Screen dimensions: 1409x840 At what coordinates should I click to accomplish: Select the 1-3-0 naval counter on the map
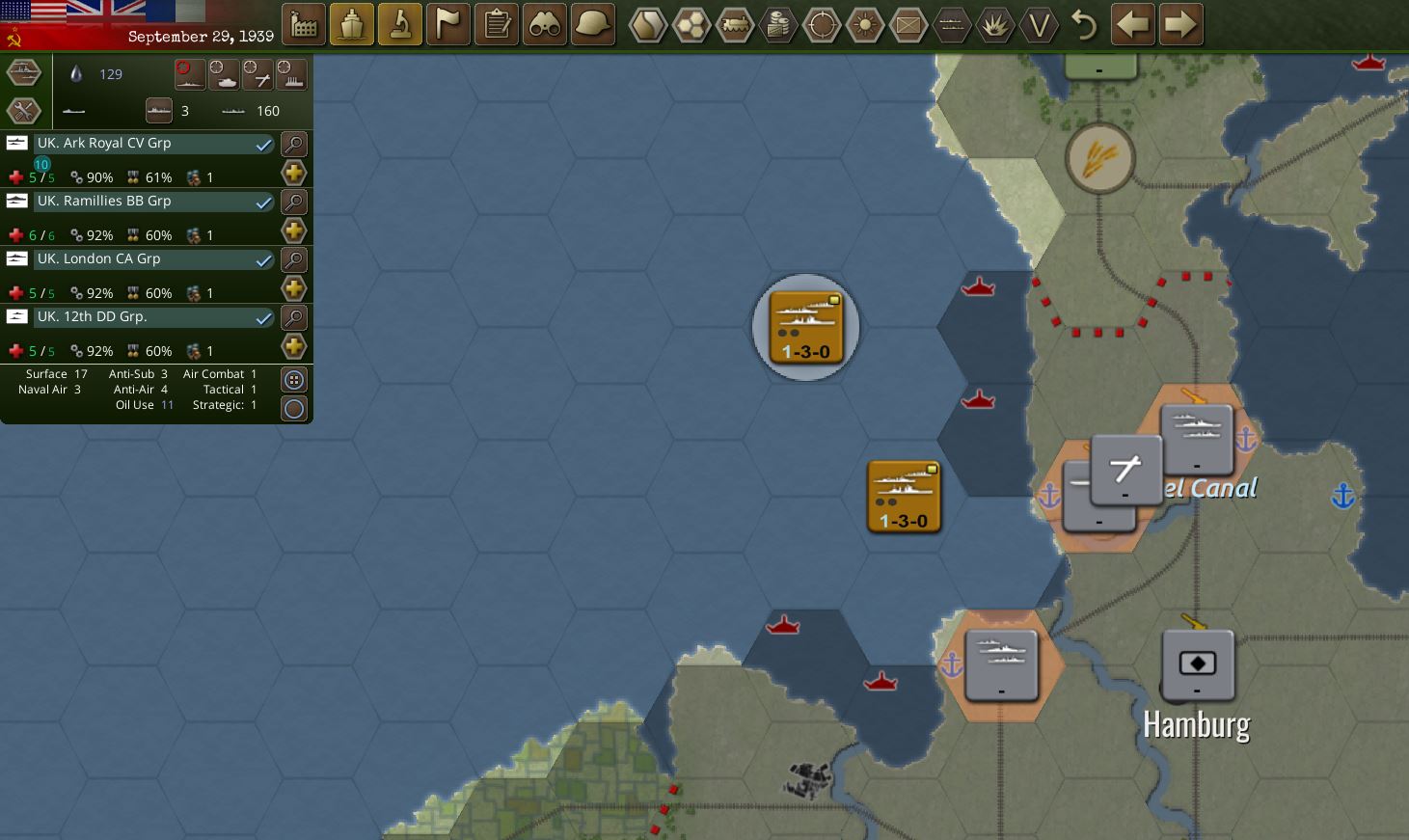(806, 328)
